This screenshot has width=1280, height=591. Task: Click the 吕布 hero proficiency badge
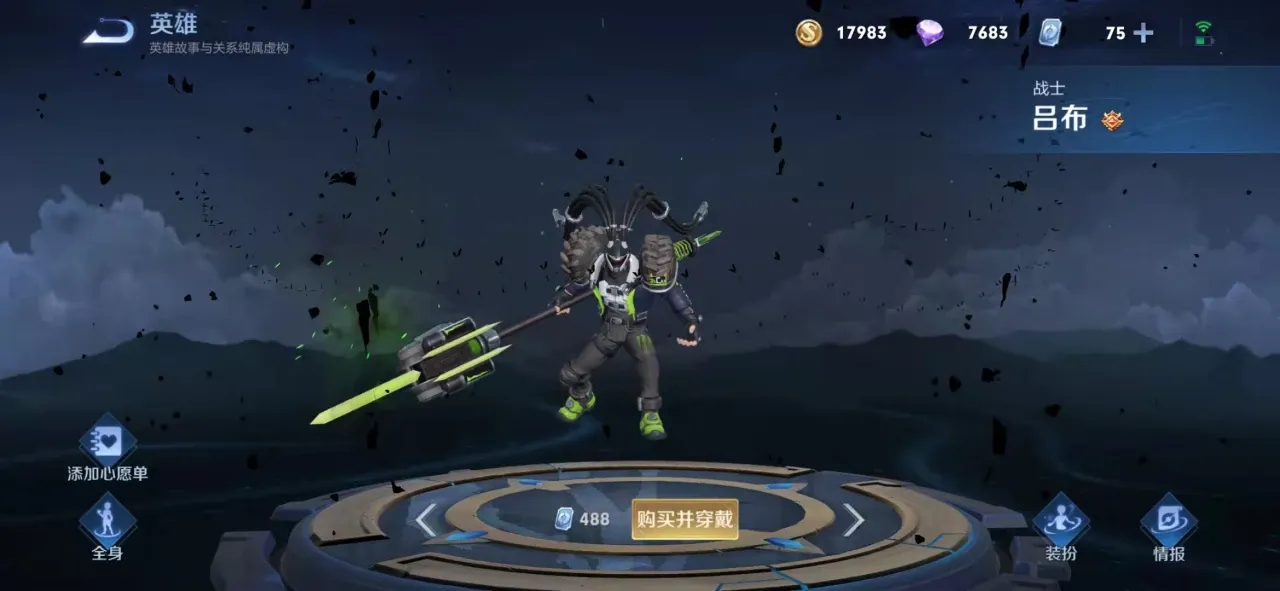coord(1112,120)
